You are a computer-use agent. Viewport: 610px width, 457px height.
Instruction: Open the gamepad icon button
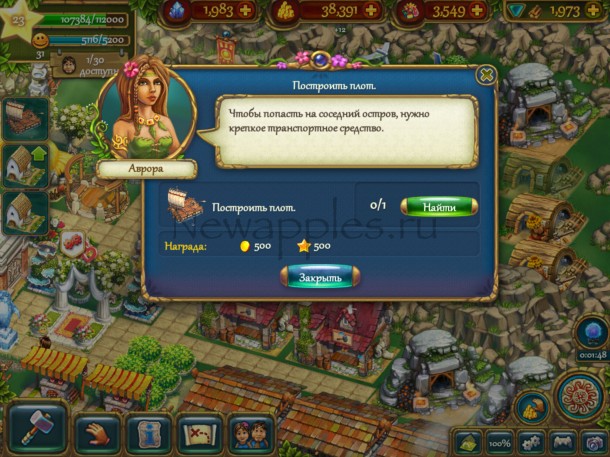(x=563, y=441)
